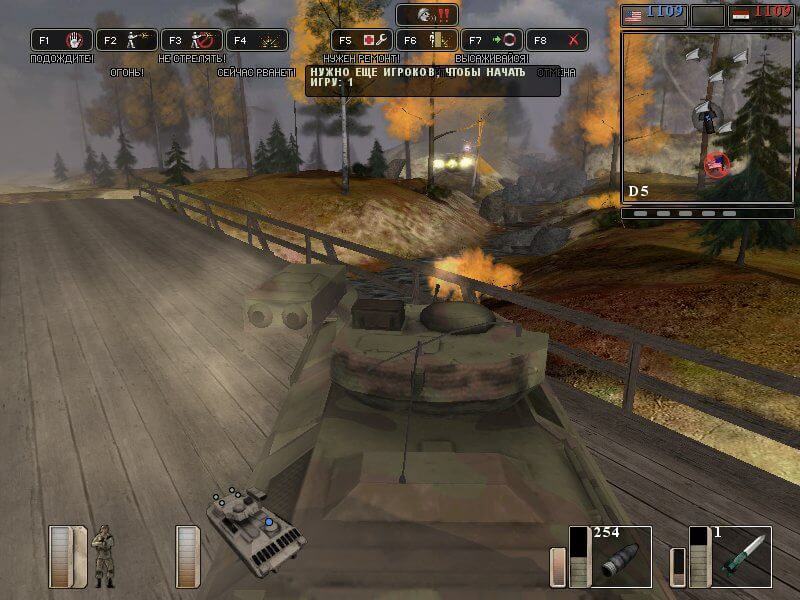Open the minimap showing sector D5
This screenshot has height=600, width=800.
[693, 118]
